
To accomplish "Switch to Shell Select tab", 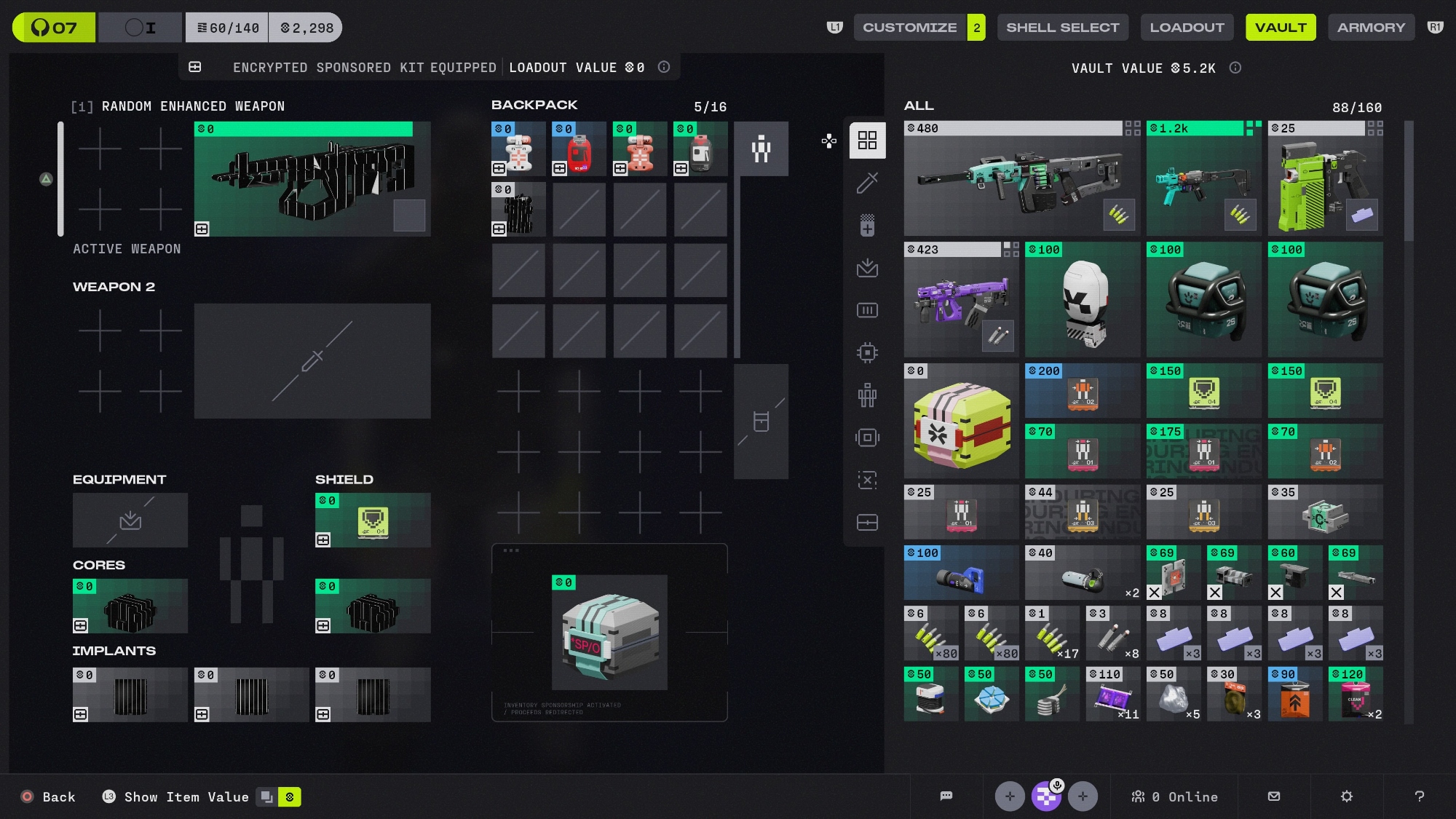I will tap(1062, 28).
